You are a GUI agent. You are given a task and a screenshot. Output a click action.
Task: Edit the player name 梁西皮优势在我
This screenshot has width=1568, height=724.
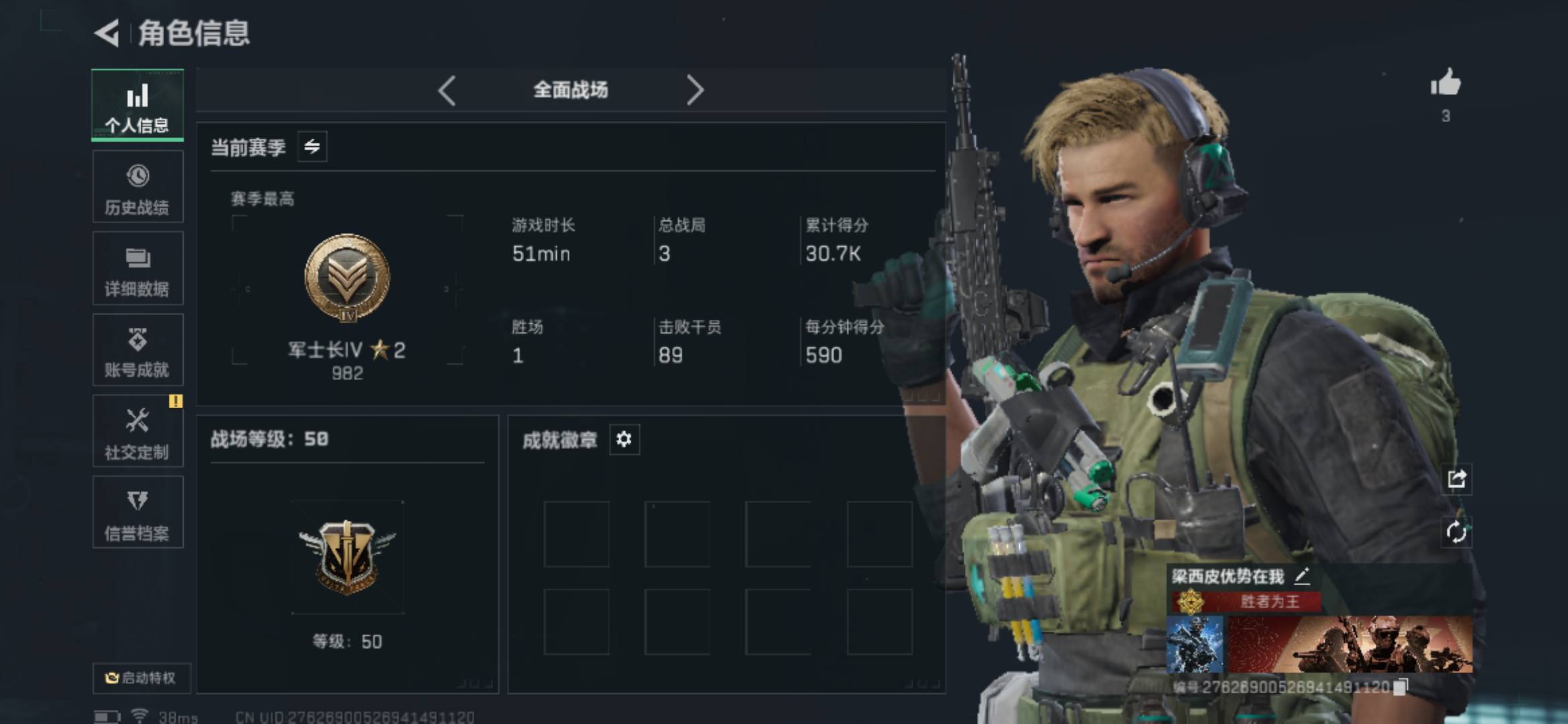coord(1301,576)
